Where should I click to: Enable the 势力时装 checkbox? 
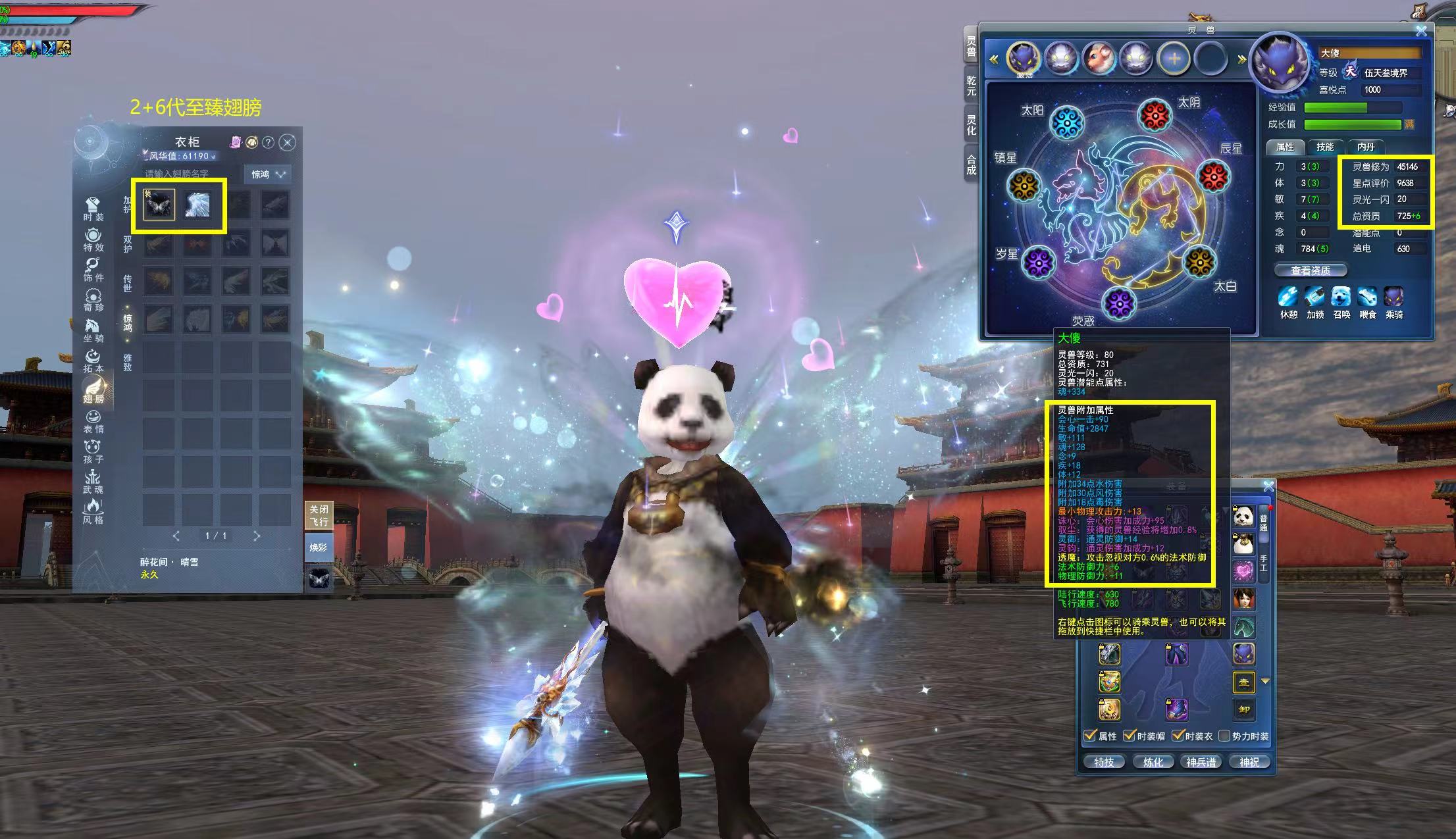click(x=1224, y=736)
